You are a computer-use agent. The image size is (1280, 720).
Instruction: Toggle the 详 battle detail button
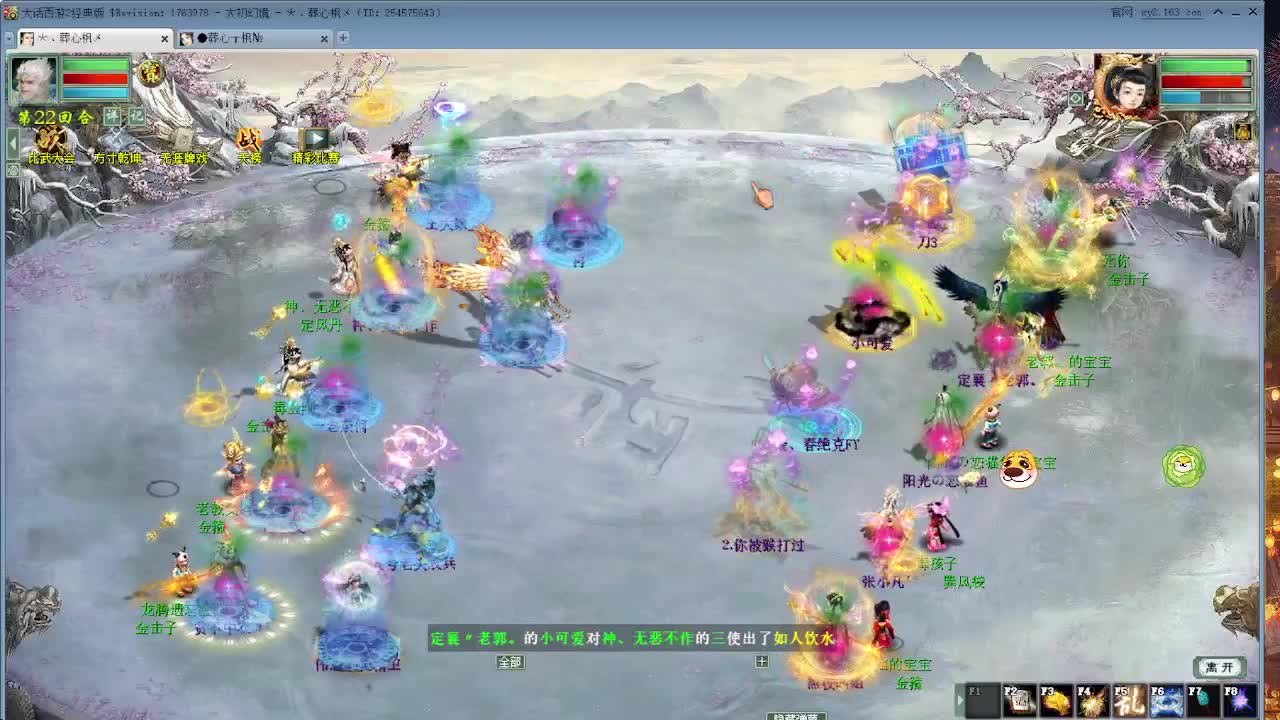(110, 115)
